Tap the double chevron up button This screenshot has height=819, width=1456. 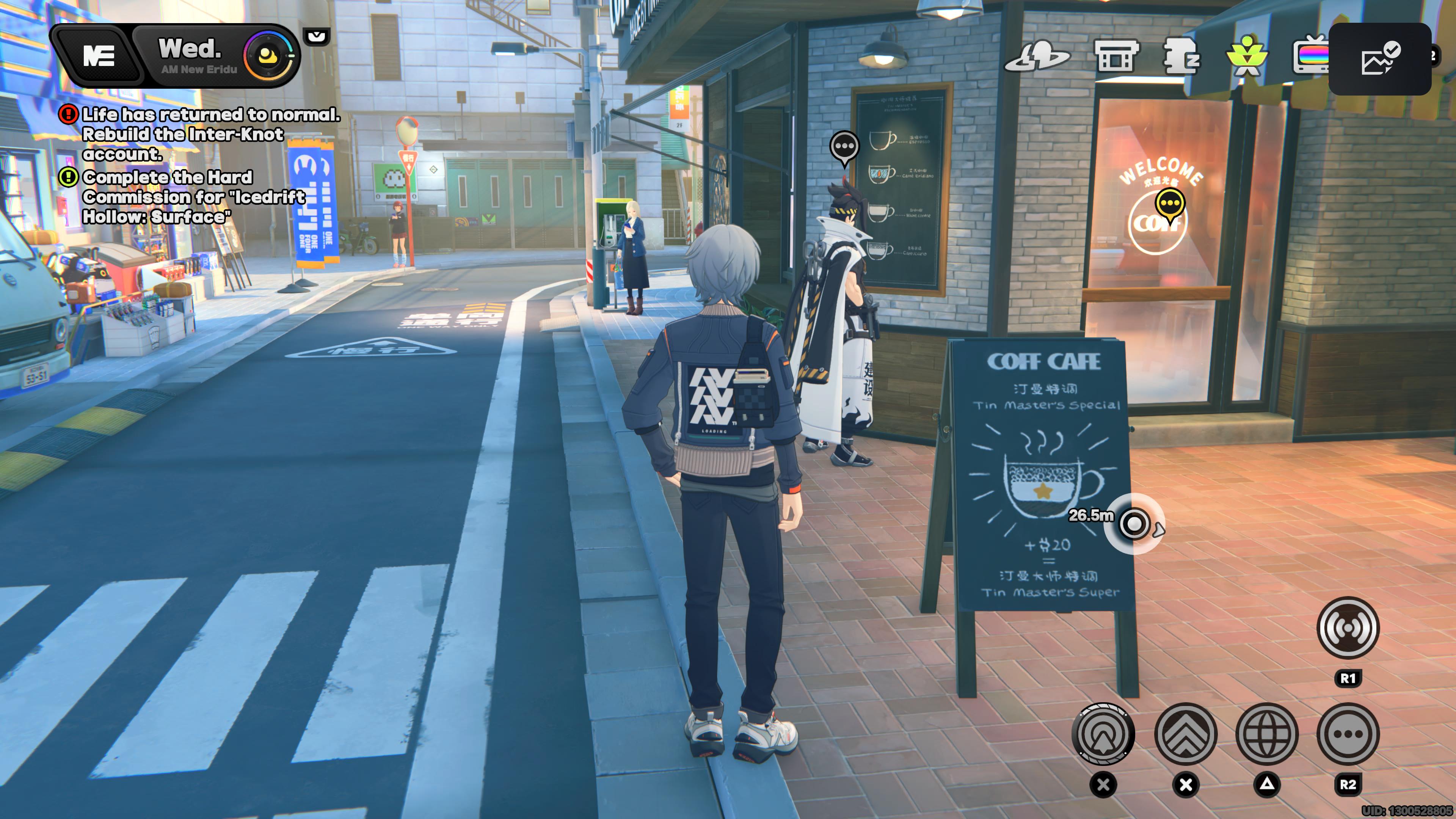[1185, 734]
